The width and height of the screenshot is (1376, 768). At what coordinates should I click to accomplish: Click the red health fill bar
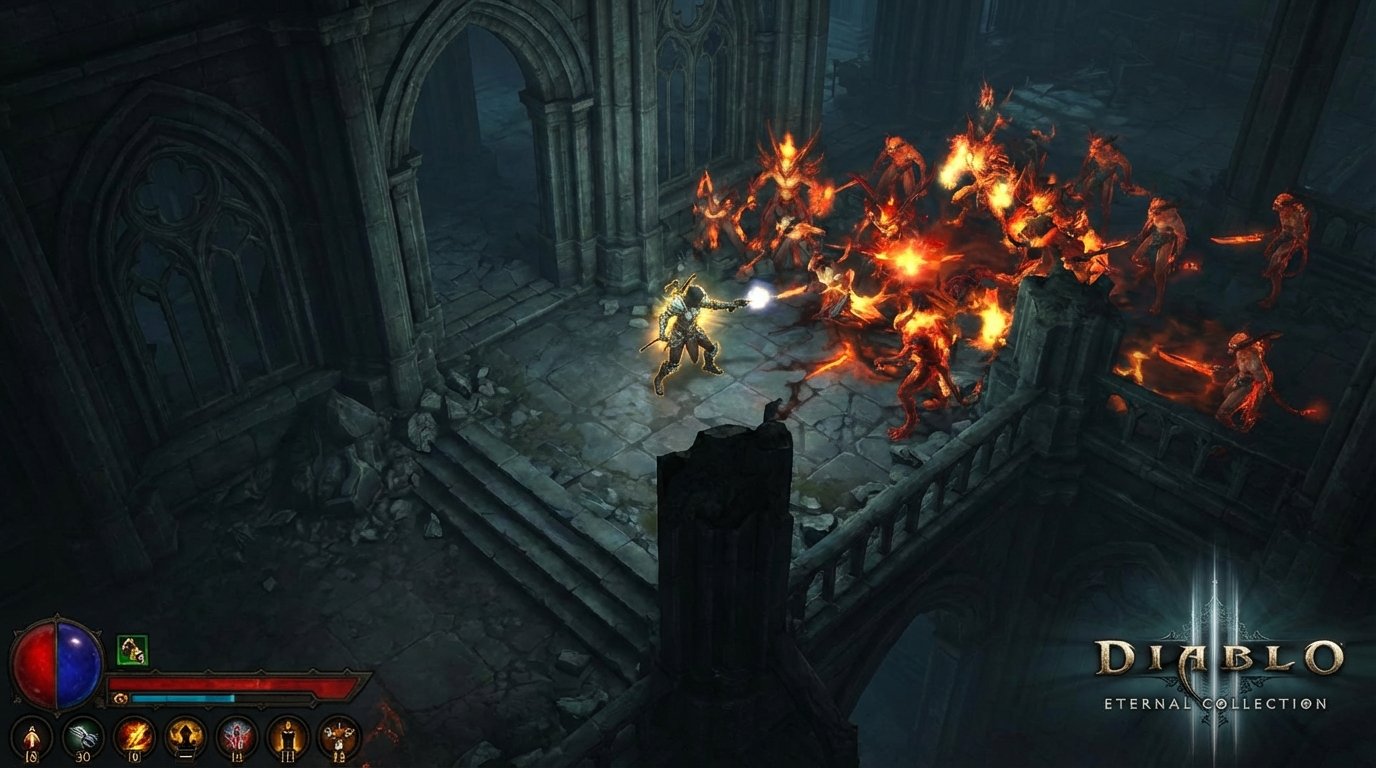pyautogui.click(x=230, y=683)
